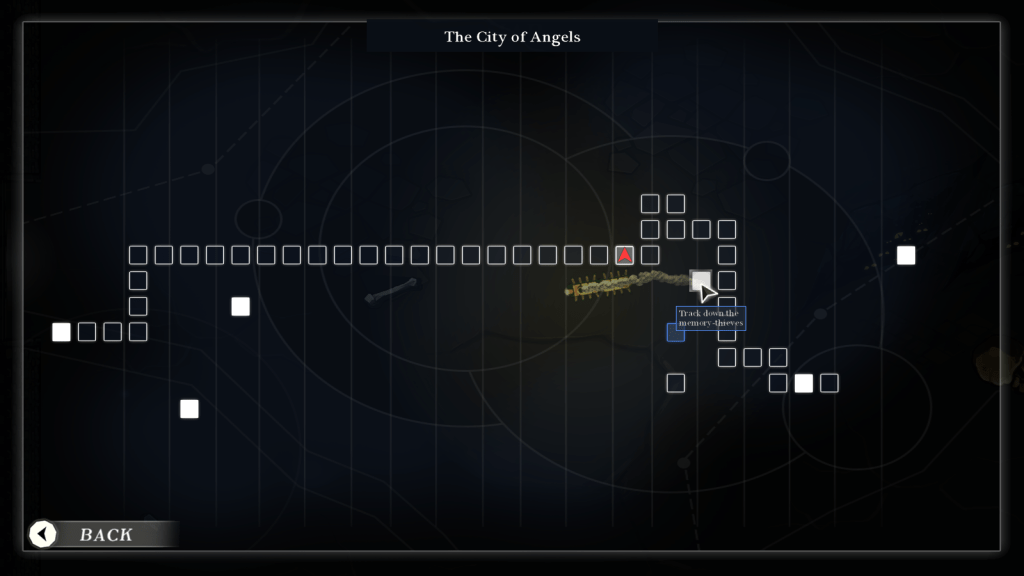Select the red arrow location marker node
This screenshot has height=576, width=1024.
[x=624, y=255]
